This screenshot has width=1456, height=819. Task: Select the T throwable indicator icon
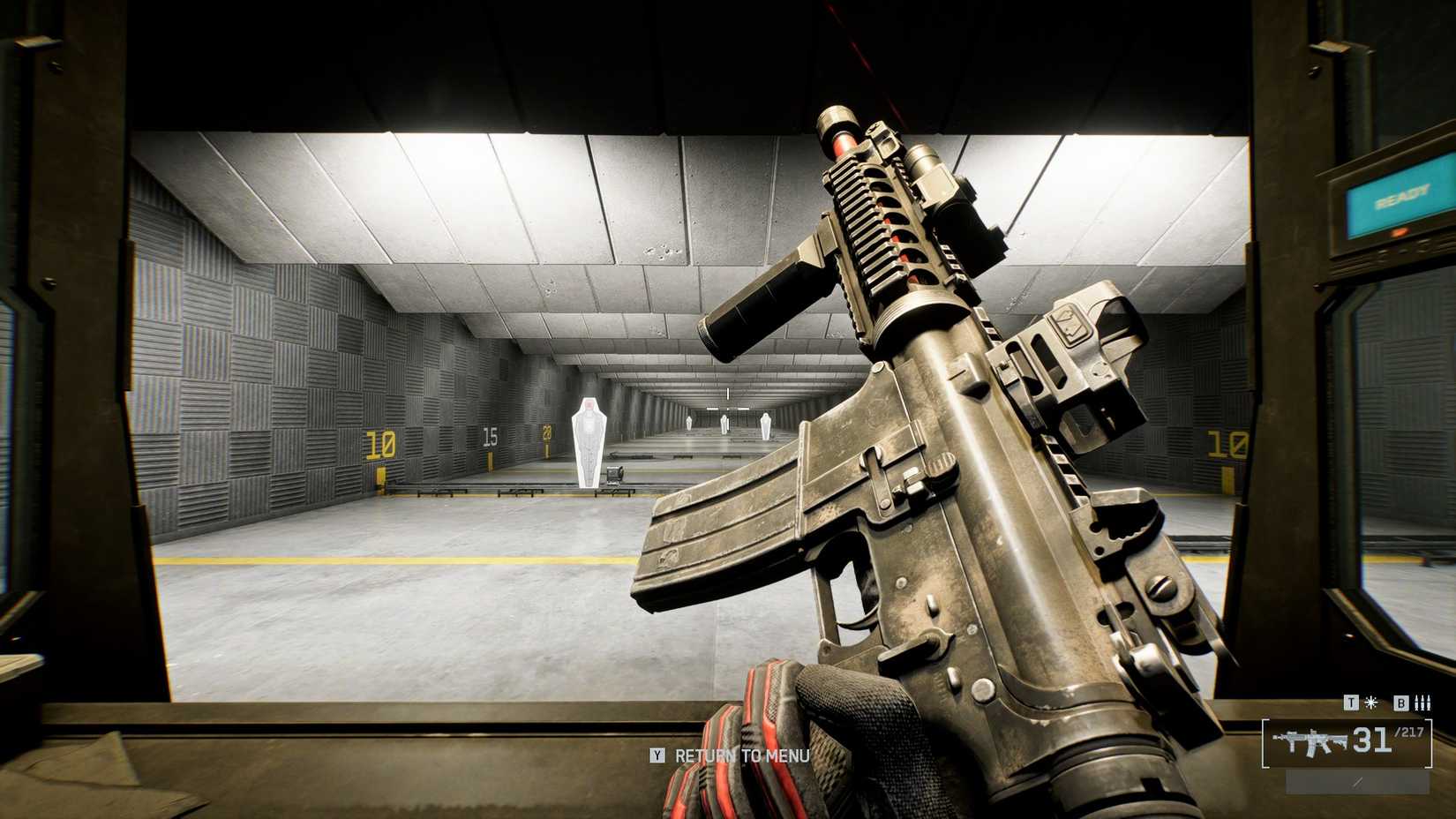[1351, 703]
